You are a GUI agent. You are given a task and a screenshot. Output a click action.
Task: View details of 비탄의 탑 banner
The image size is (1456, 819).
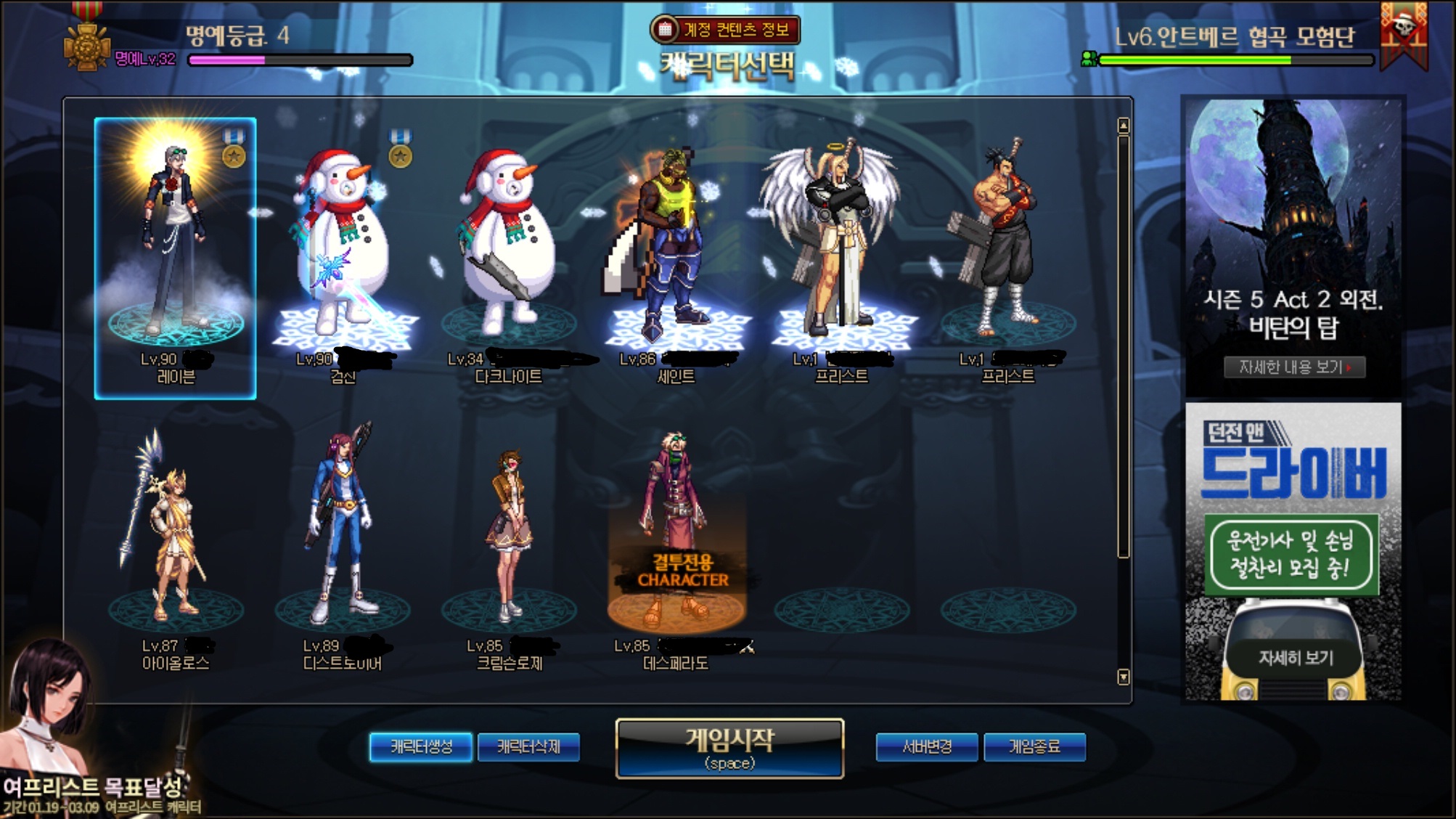tap(1294, 367)
